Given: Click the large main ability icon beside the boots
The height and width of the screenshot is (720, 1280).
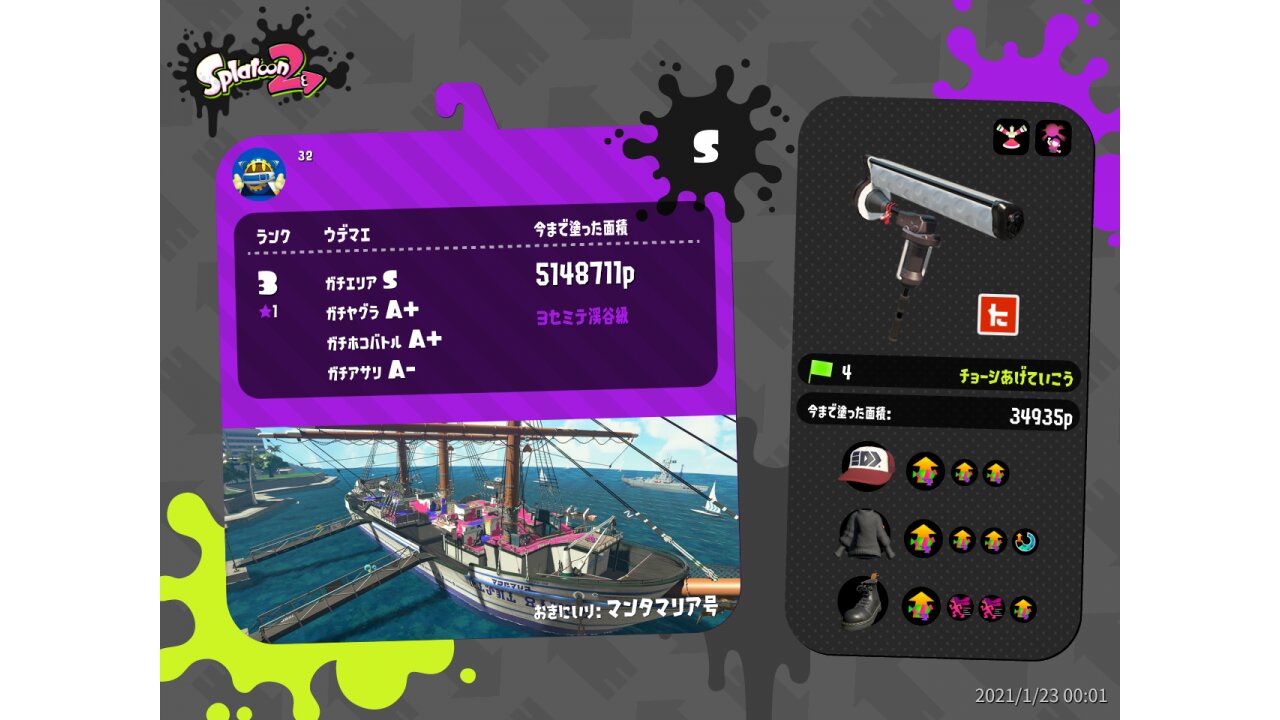Looking at the screenshot, I should point(921,606).
